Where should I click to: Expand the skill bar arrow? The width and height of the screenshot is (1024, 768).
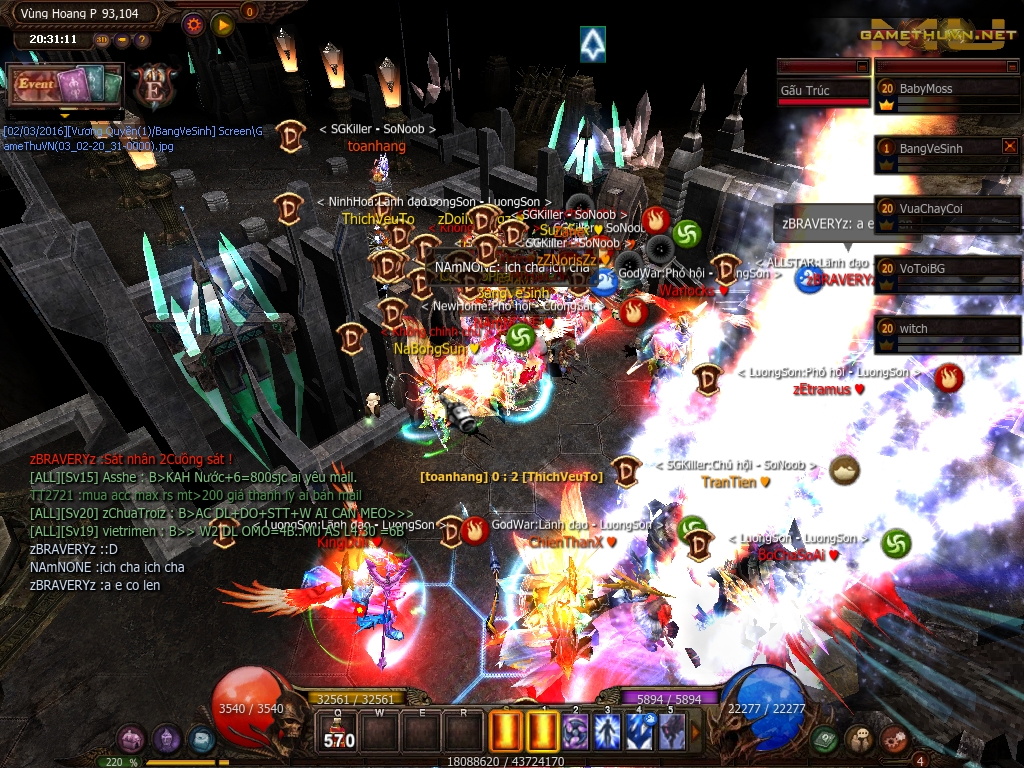click(696, 732)
